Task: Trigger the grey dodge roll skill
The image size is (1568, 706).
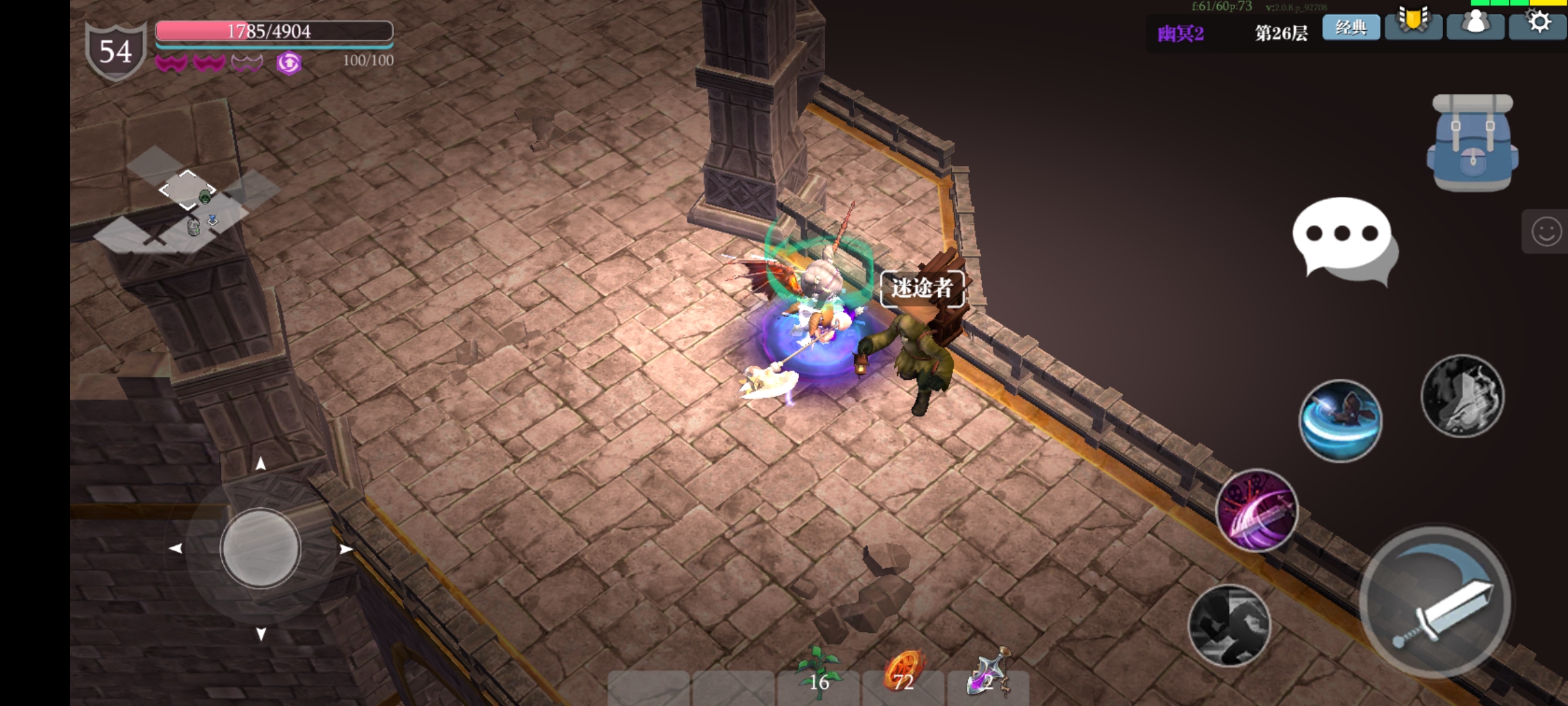Action: tap(1229, 626)
